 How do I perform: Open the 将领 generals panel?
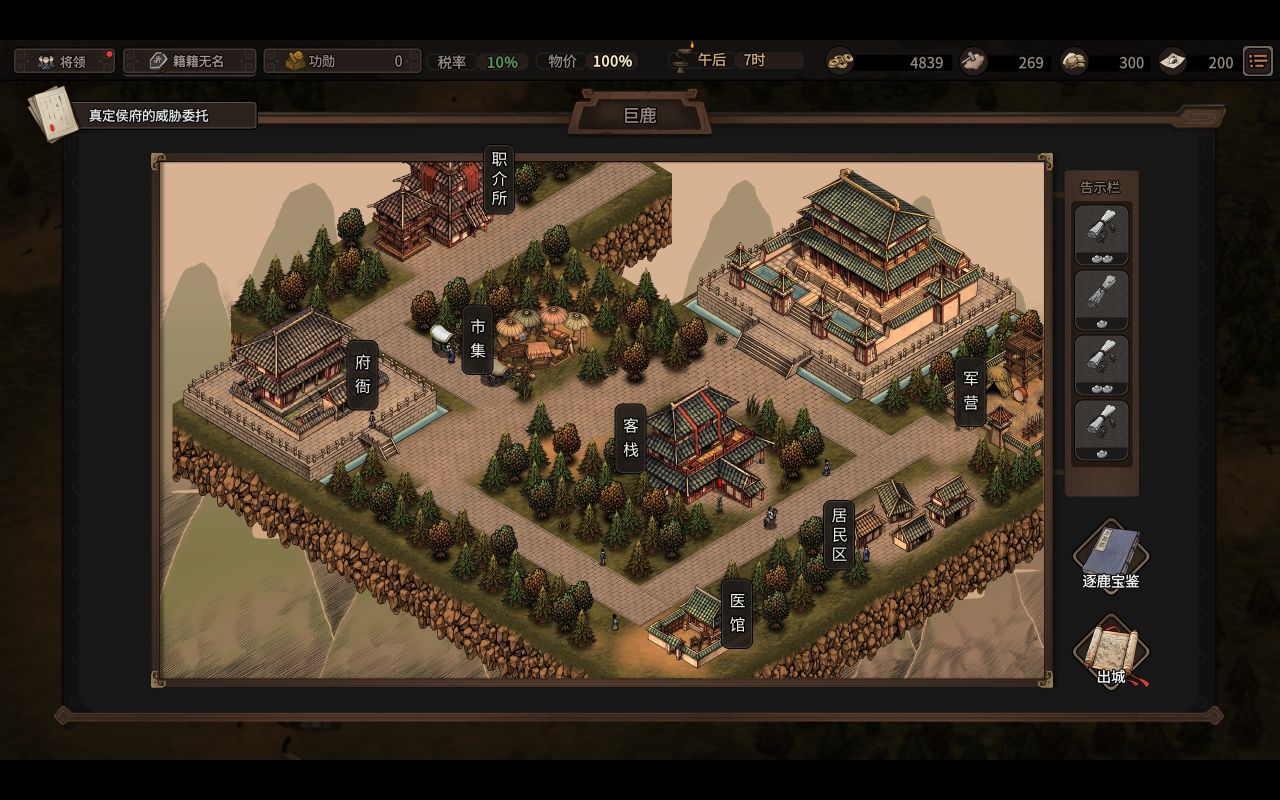[x=64, y=61]
